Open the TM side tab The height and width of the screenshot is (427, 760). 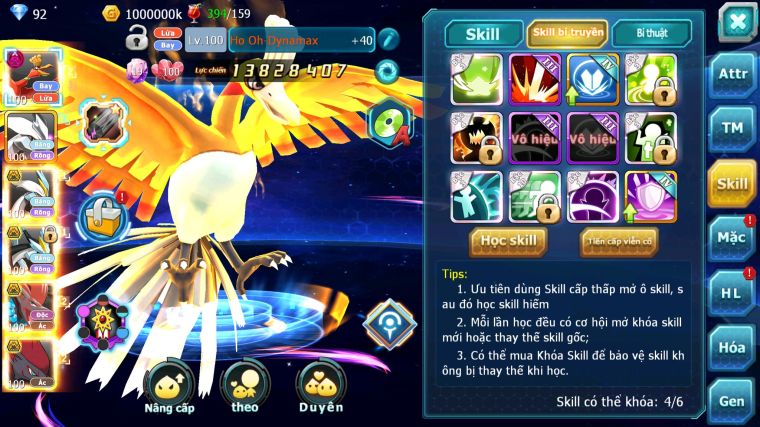pos(731,128)
